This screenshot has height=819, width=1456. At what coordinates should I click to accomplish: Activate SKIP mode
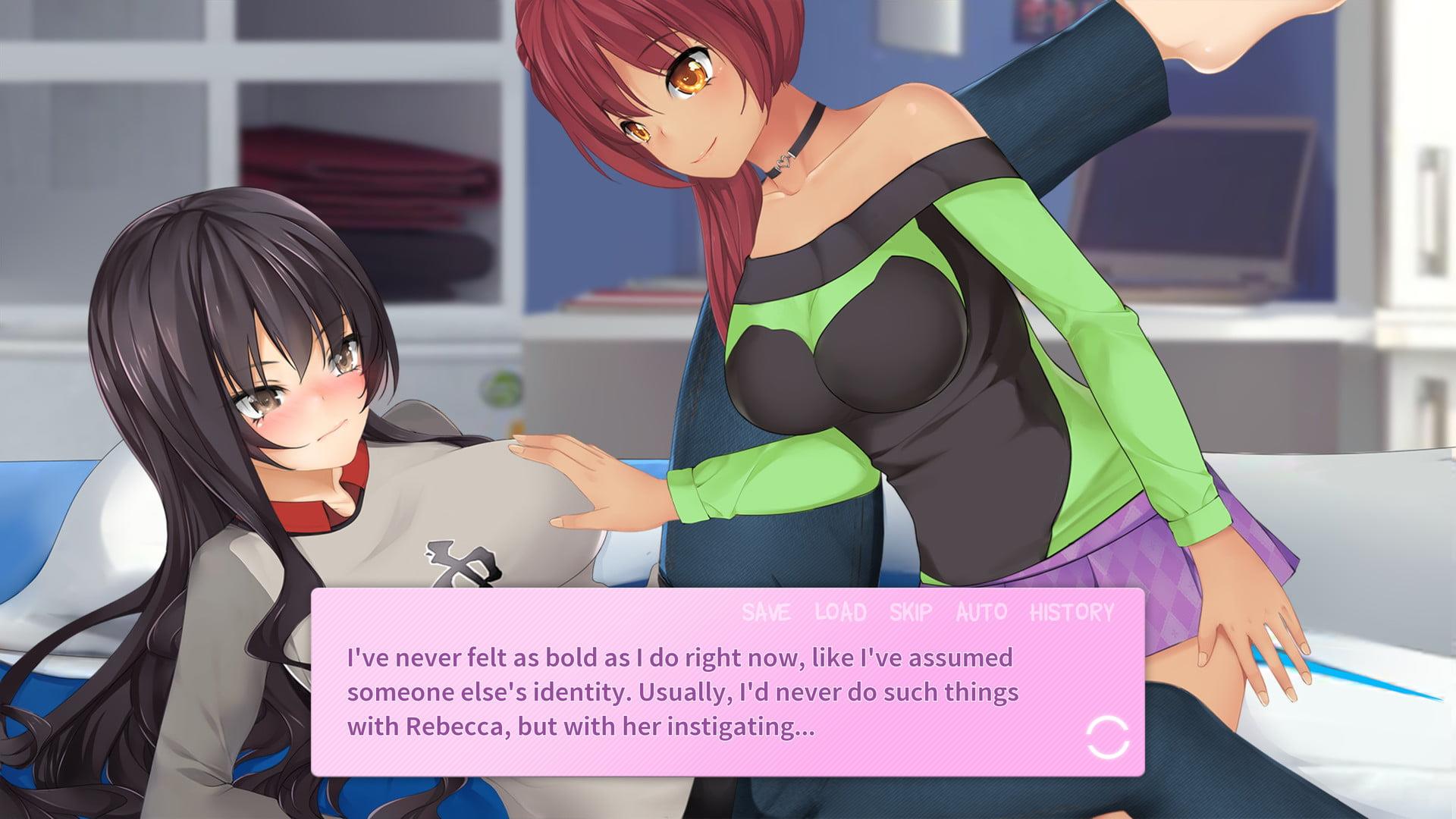[x=911, y=612]
